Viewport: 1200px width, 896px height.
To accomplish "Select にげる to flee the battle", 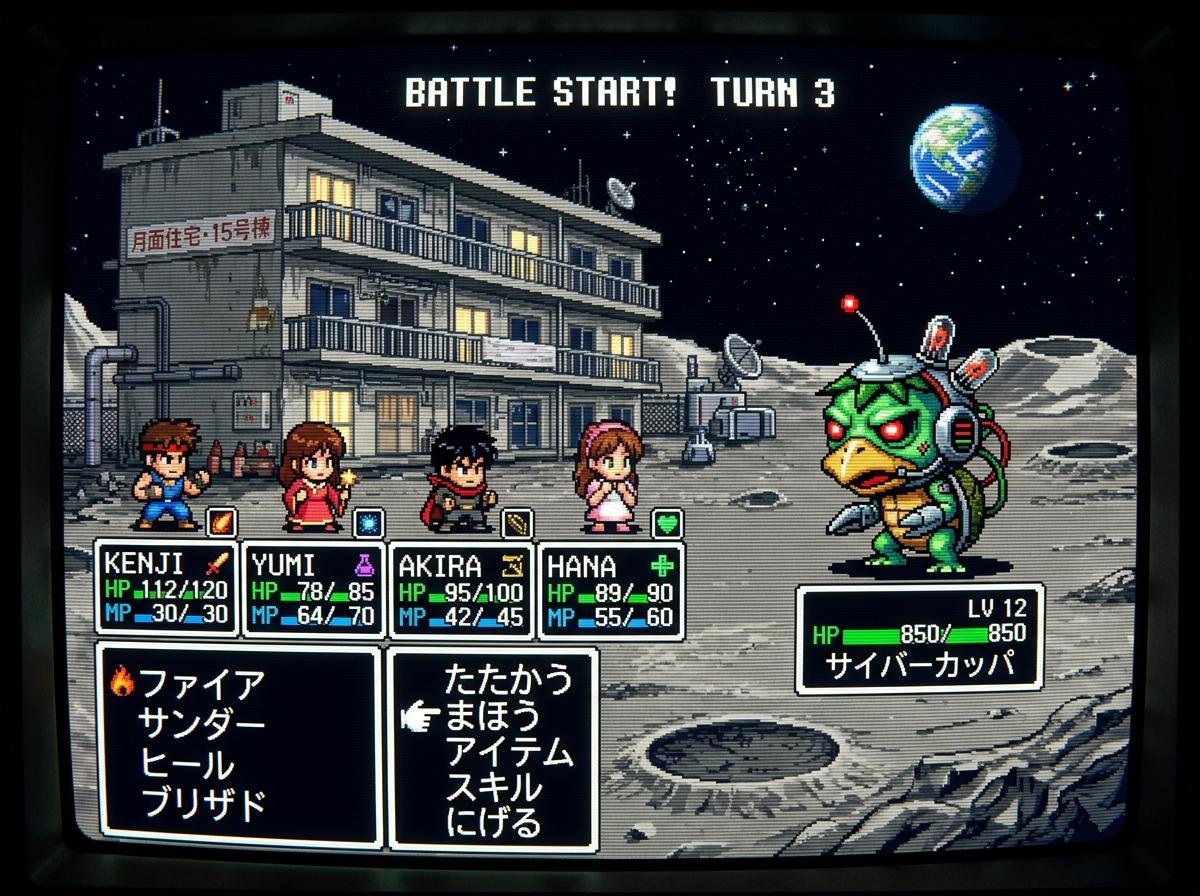I will (x=493, y=823).
